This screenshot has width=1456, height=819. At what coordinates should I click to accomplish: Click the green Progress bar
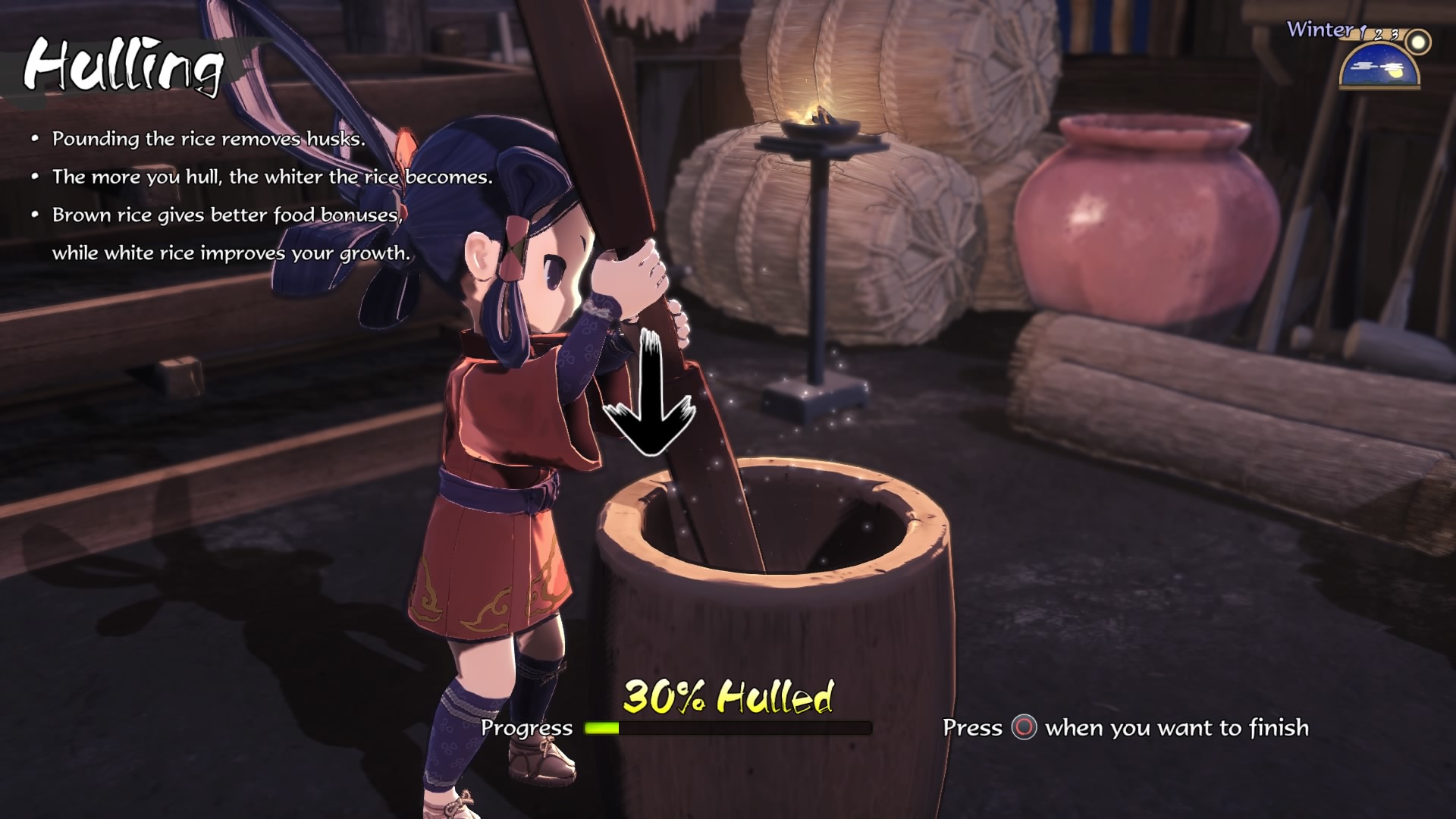tap(599, 729)
